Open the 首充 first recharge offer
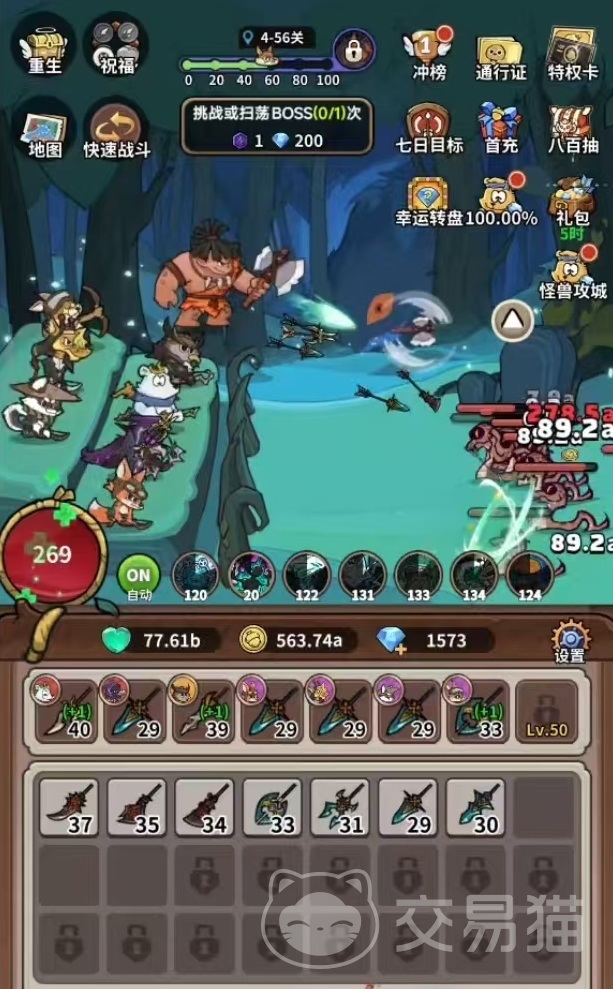Image resolution: width=613 pixels, height=989 pixels. pyautogui.click(x=500, y=125)
